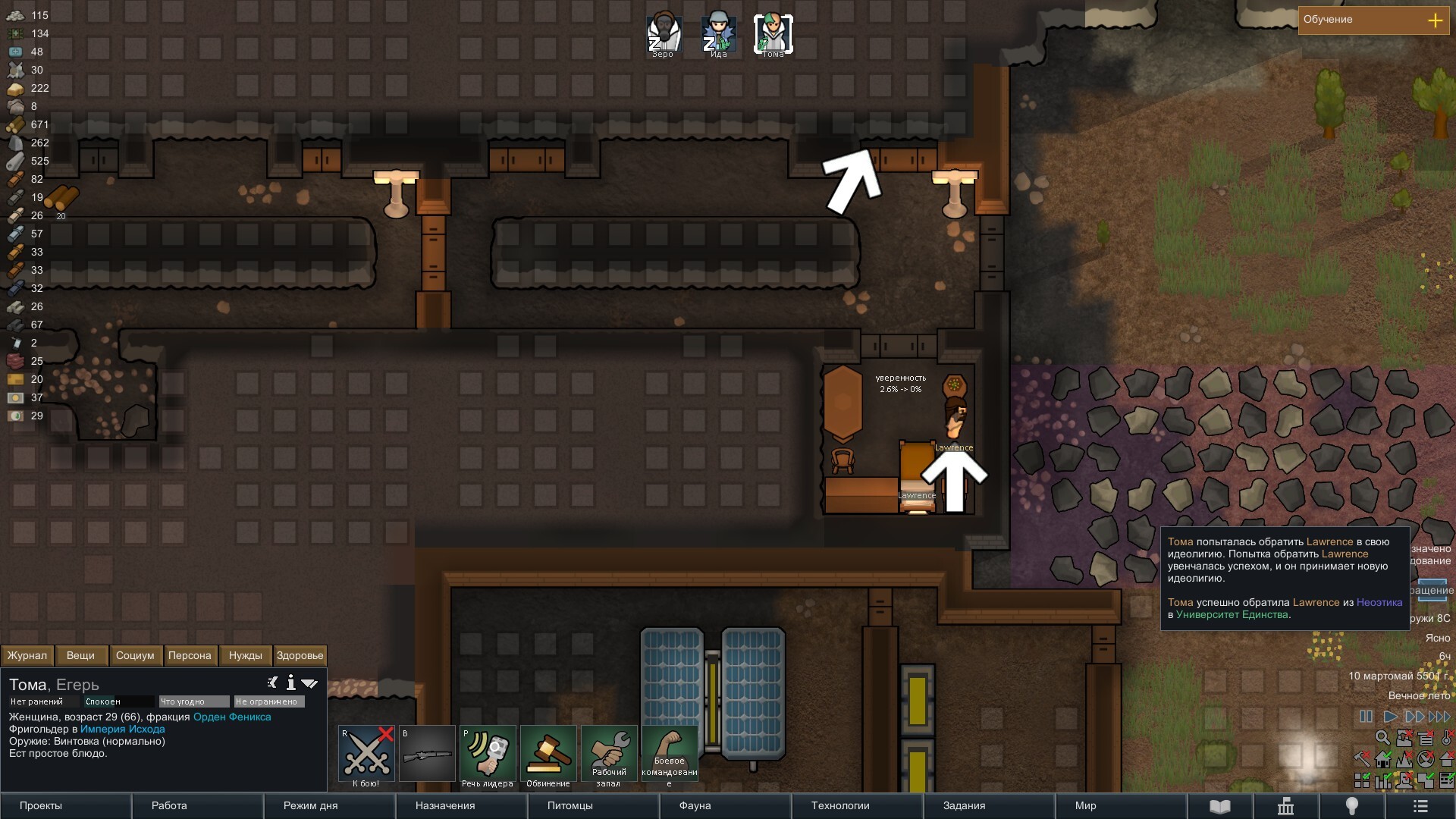Viewport: 1456px width, 819px height.
Task: Open the Работа work priorities tab
Action: [197, 806]
